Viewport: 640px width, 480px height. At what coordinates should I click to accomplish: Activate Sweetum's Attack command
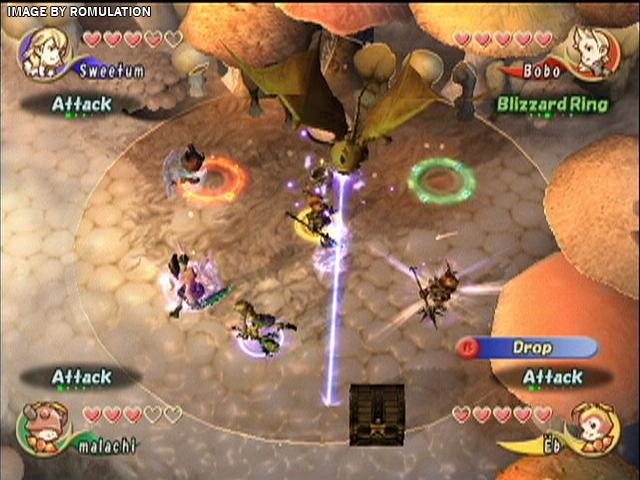[82, 103]
